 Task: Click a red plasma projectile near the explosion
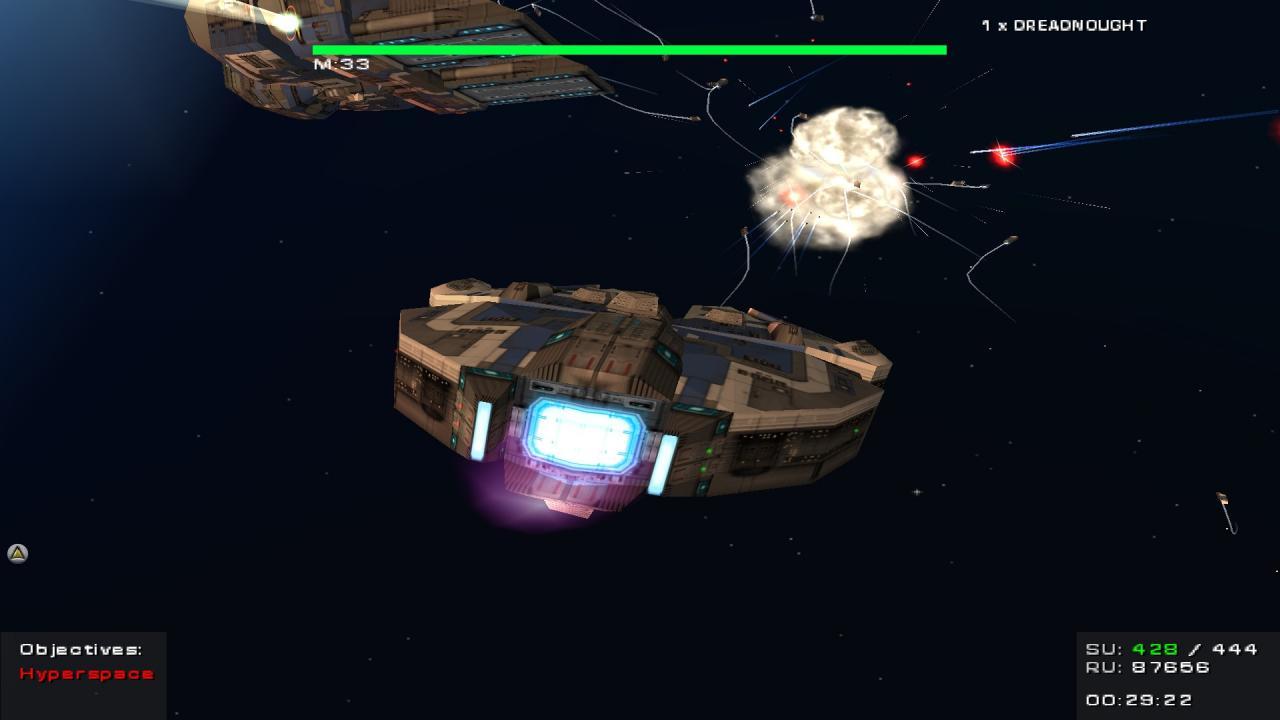coord(915,160)
